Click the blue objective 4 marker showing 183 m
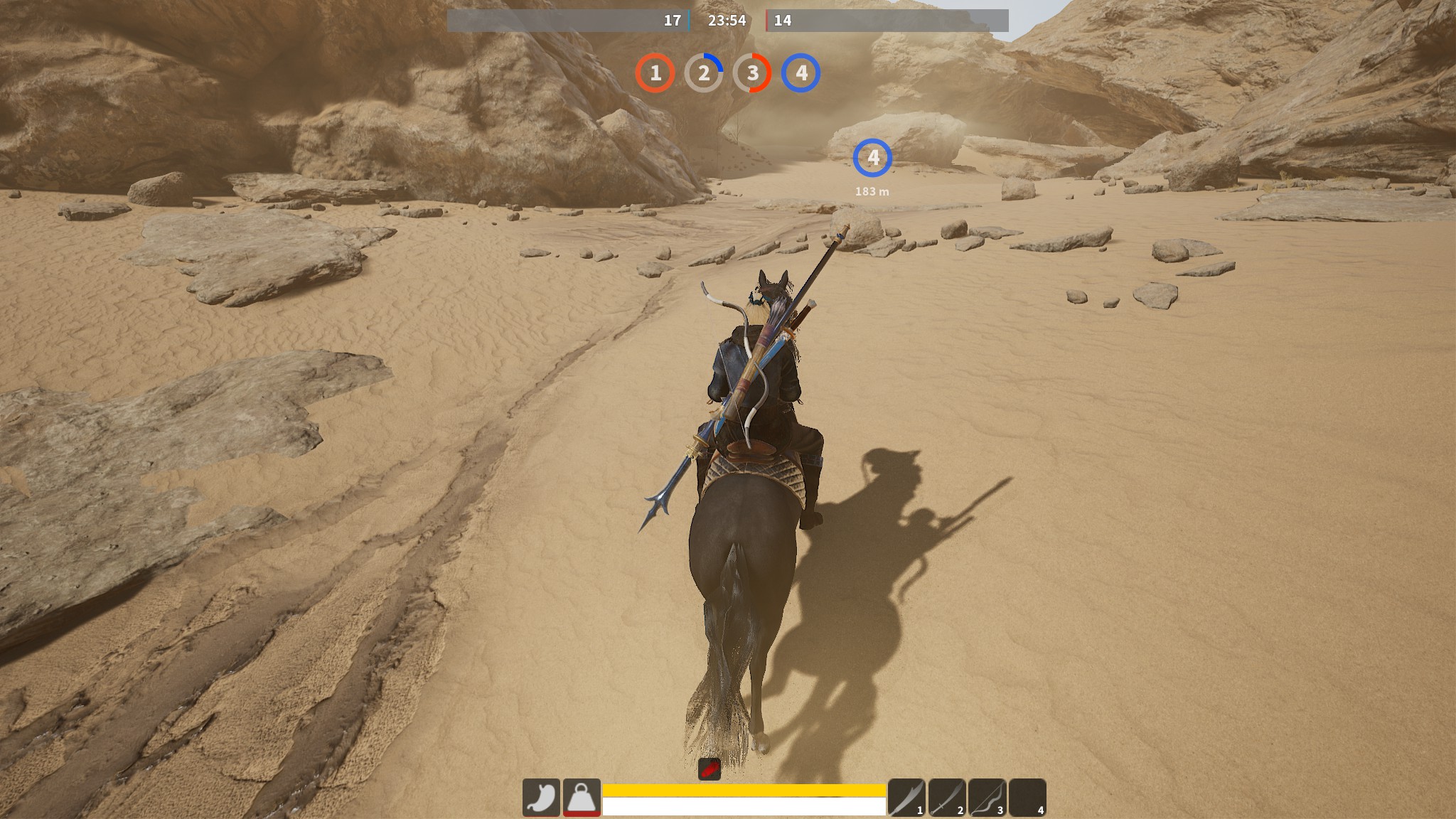The height and width of the screenshot is (819, 1456). 874,158
